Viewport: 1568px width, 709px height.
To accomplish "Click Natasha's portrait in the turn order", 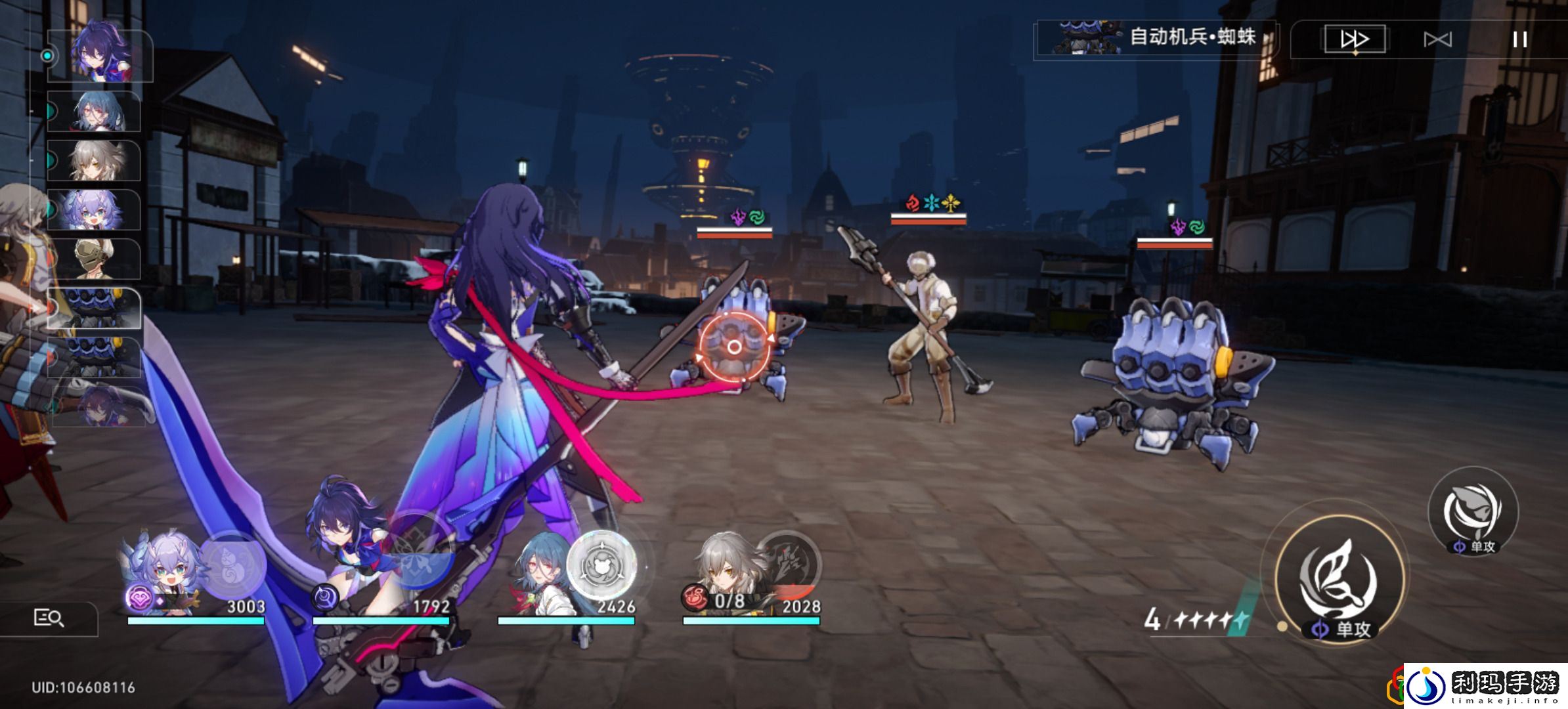I will [x=95, y=112].
